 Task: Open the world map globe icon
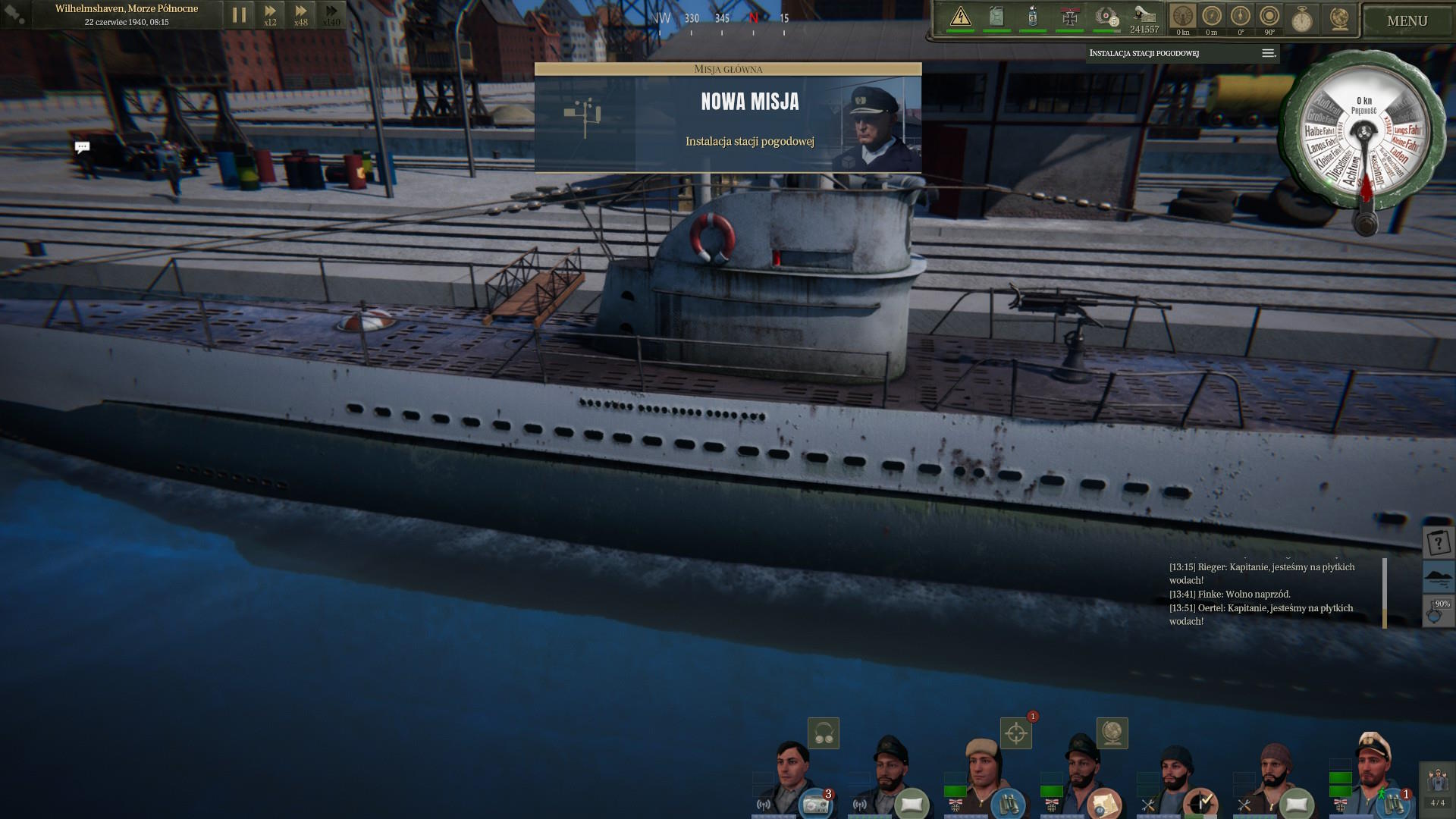(x=1338, y=18)
